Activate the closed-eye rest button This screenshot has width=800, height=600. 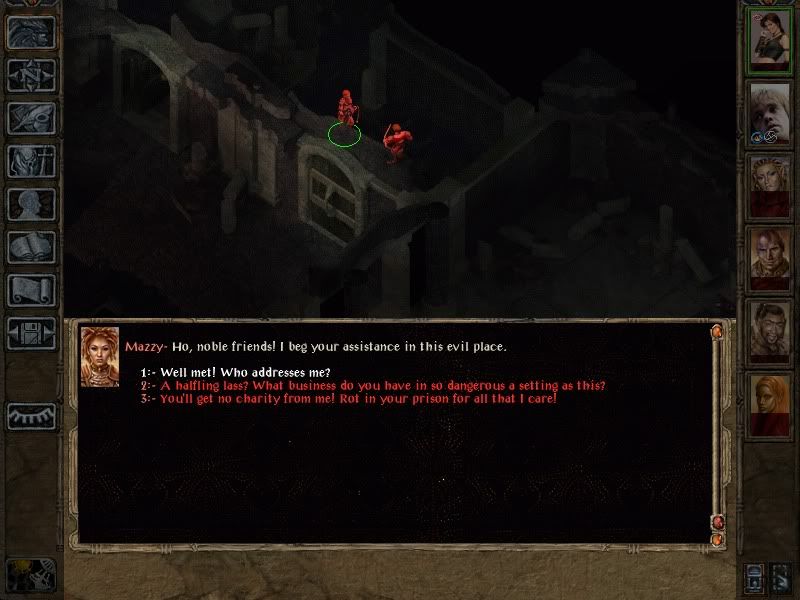pyautogui.click(x=31, y=415)
